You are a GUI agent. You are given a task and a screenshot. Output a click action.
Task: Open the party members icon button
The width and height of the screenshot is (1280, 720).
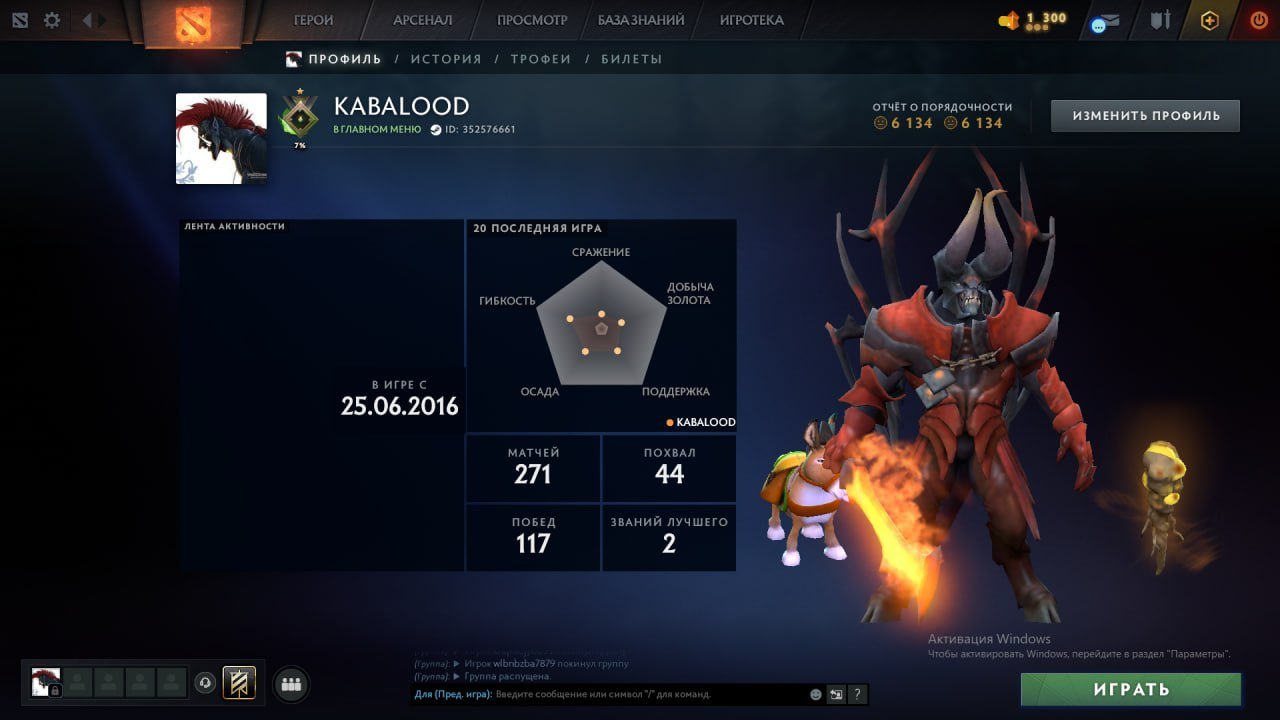click(291, 684)
